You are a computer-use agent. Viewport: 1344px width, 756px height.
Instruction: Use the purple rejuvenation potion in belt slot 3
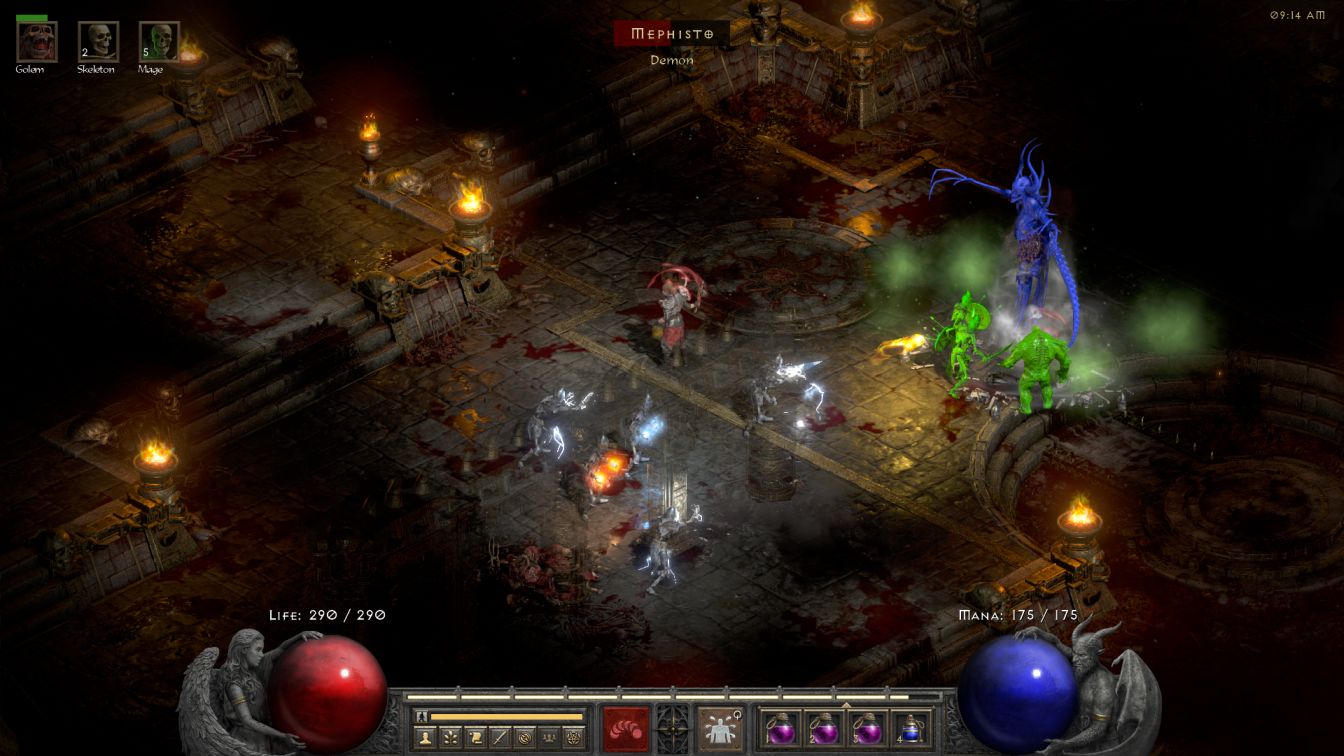866,728
